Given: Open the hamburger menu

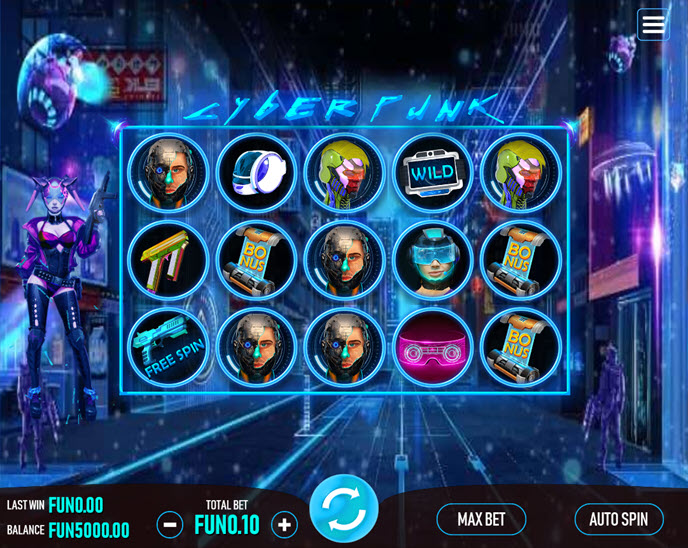Looking at the screenshot, I should click(x=653, y=25).
